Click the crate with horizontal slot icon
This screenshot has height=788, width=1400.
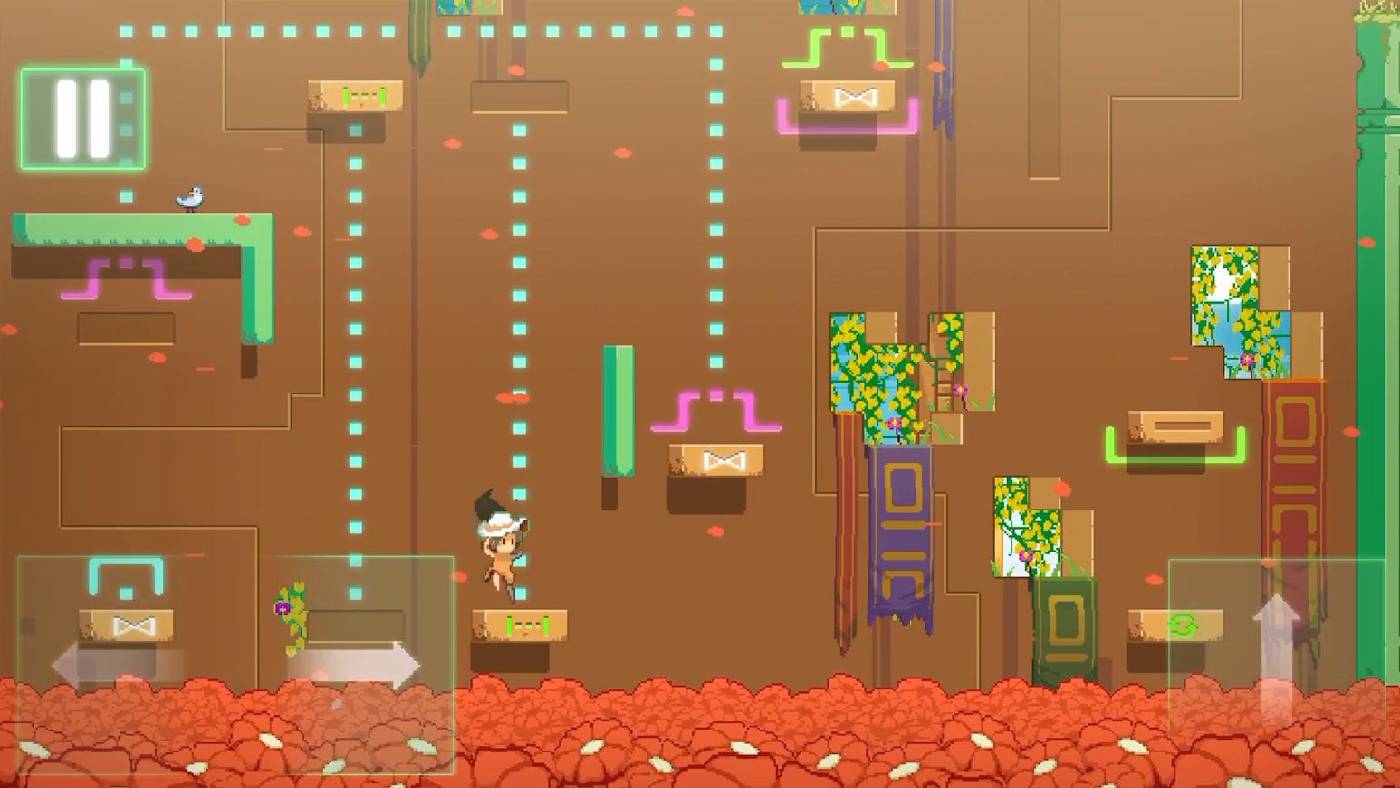tap(1175, 425)
